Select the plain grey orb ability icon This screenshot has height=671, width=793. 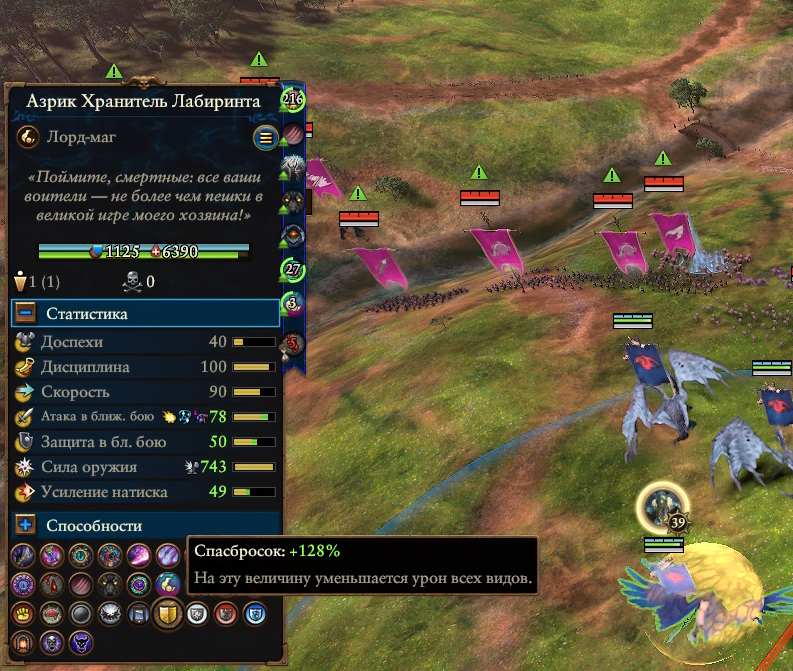(81, 613)
